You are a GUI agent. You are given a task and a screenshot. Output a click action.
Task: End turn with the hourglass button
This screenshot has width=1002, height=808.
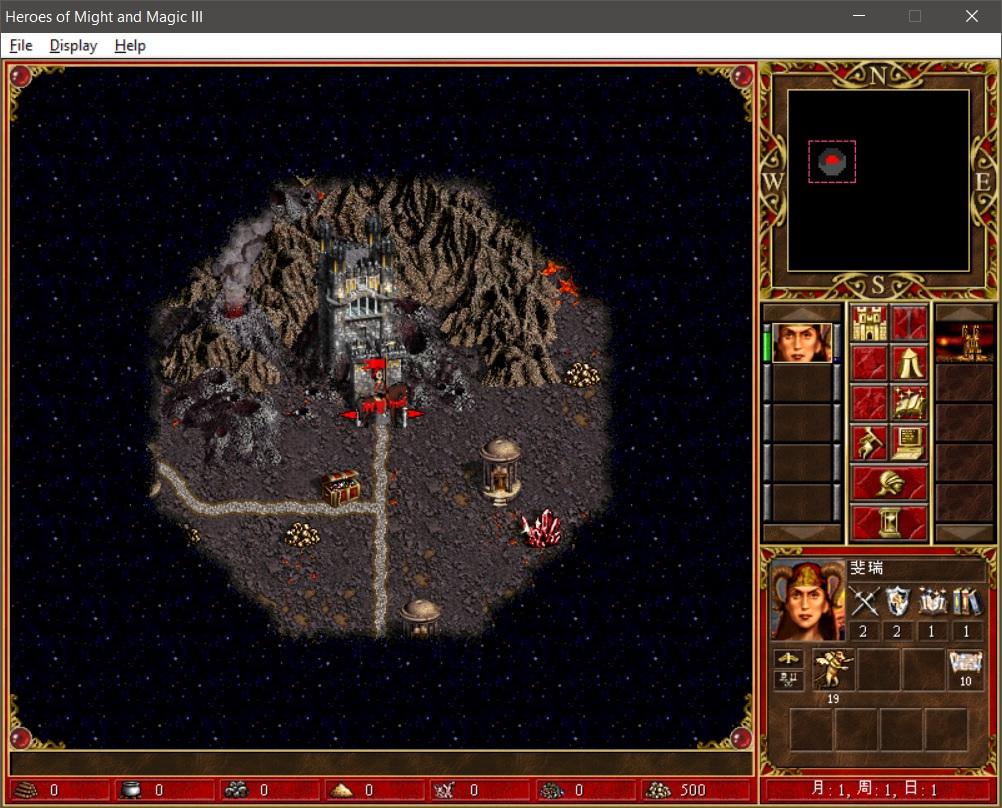click(889, 523)
